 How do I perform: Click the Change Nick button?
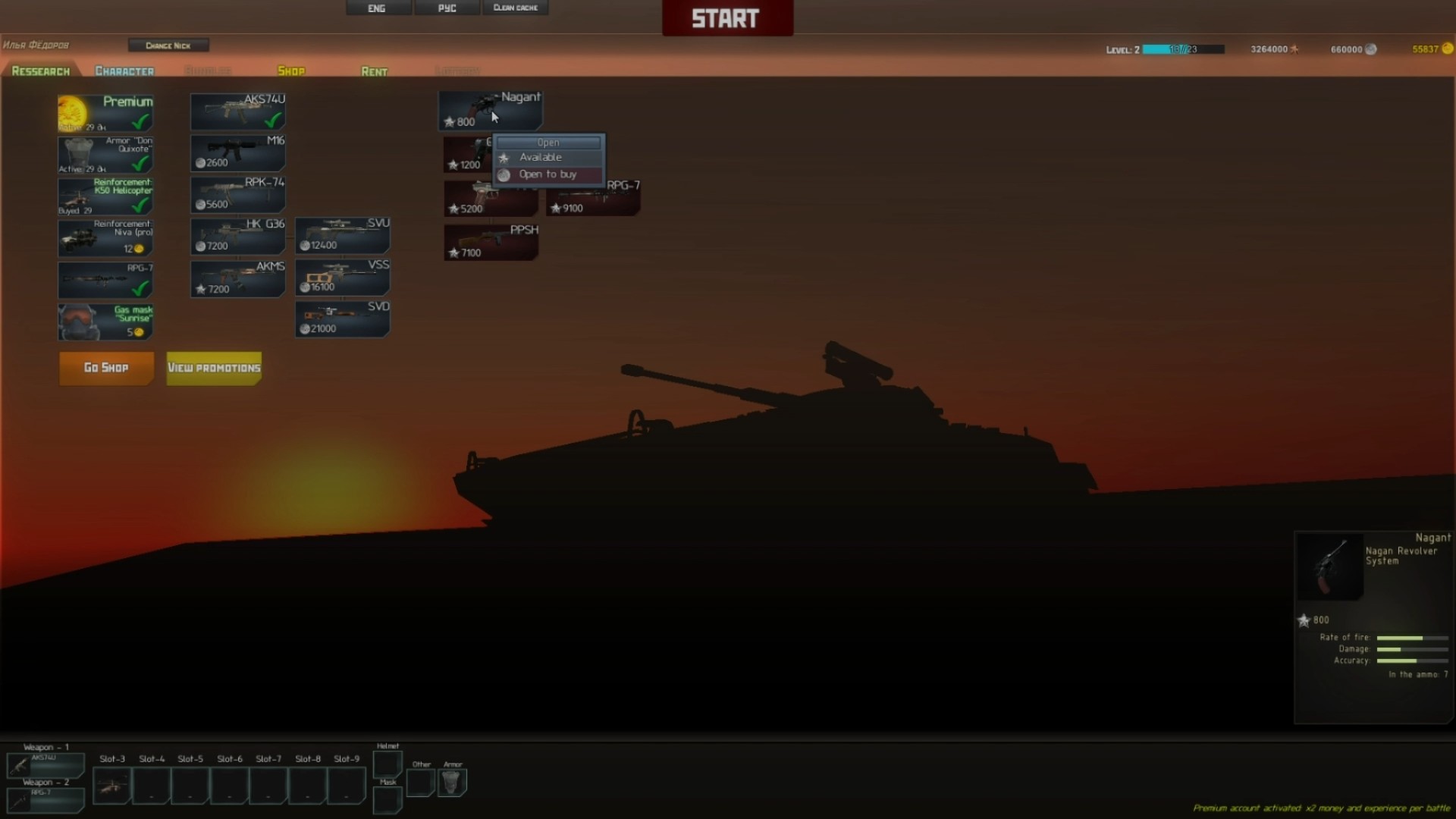click(x=168, y=45)
